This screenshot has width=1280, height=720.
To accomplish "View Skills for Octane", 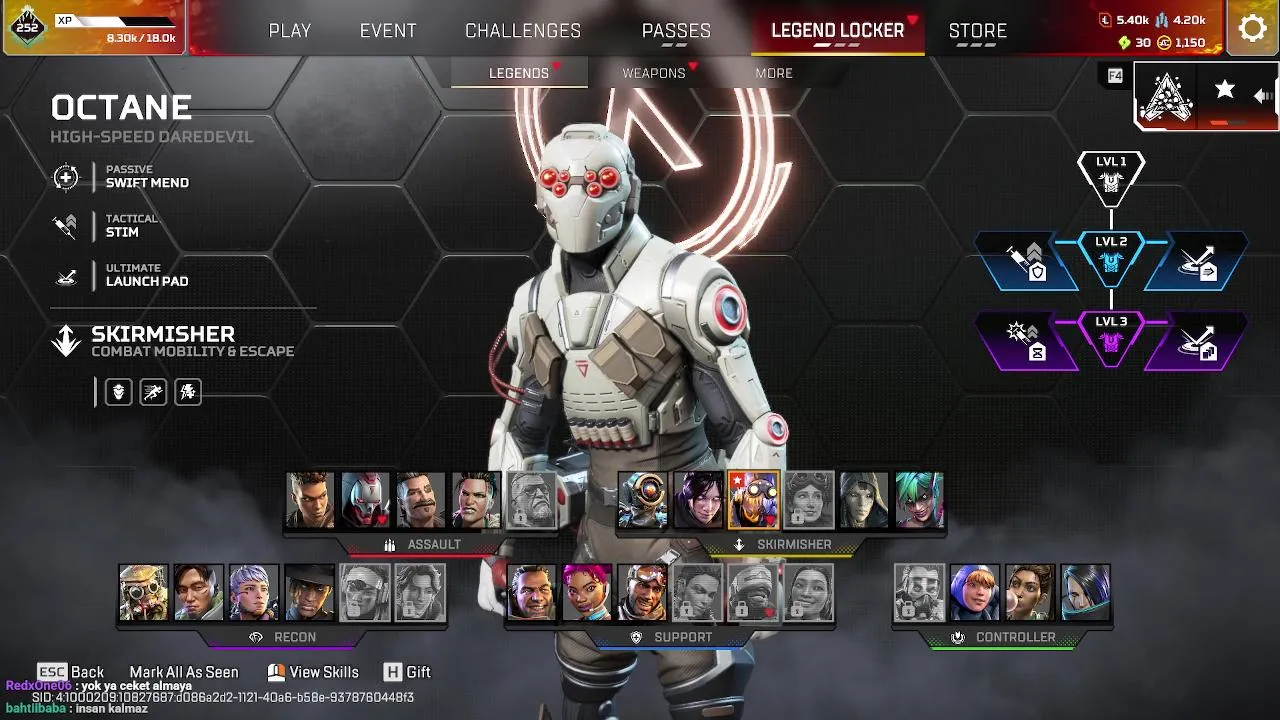I will [312, 672].
